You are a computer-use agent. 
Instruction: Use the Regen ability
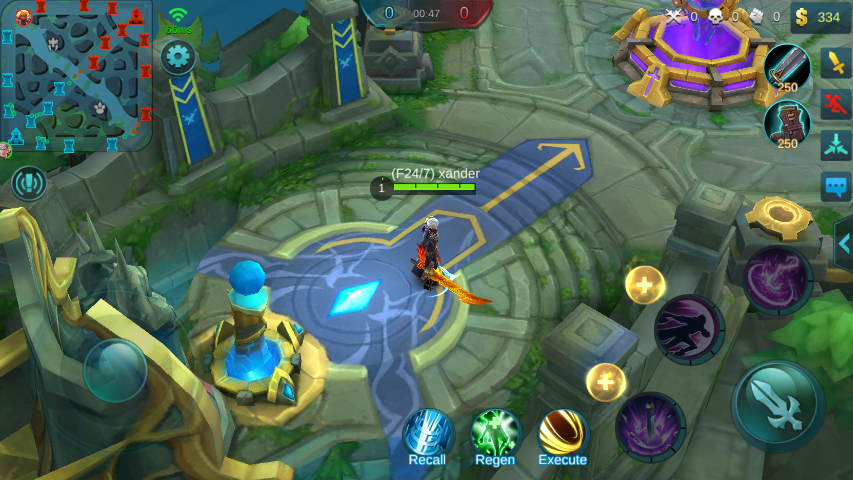pyautogui.click(x=495, y=435)
